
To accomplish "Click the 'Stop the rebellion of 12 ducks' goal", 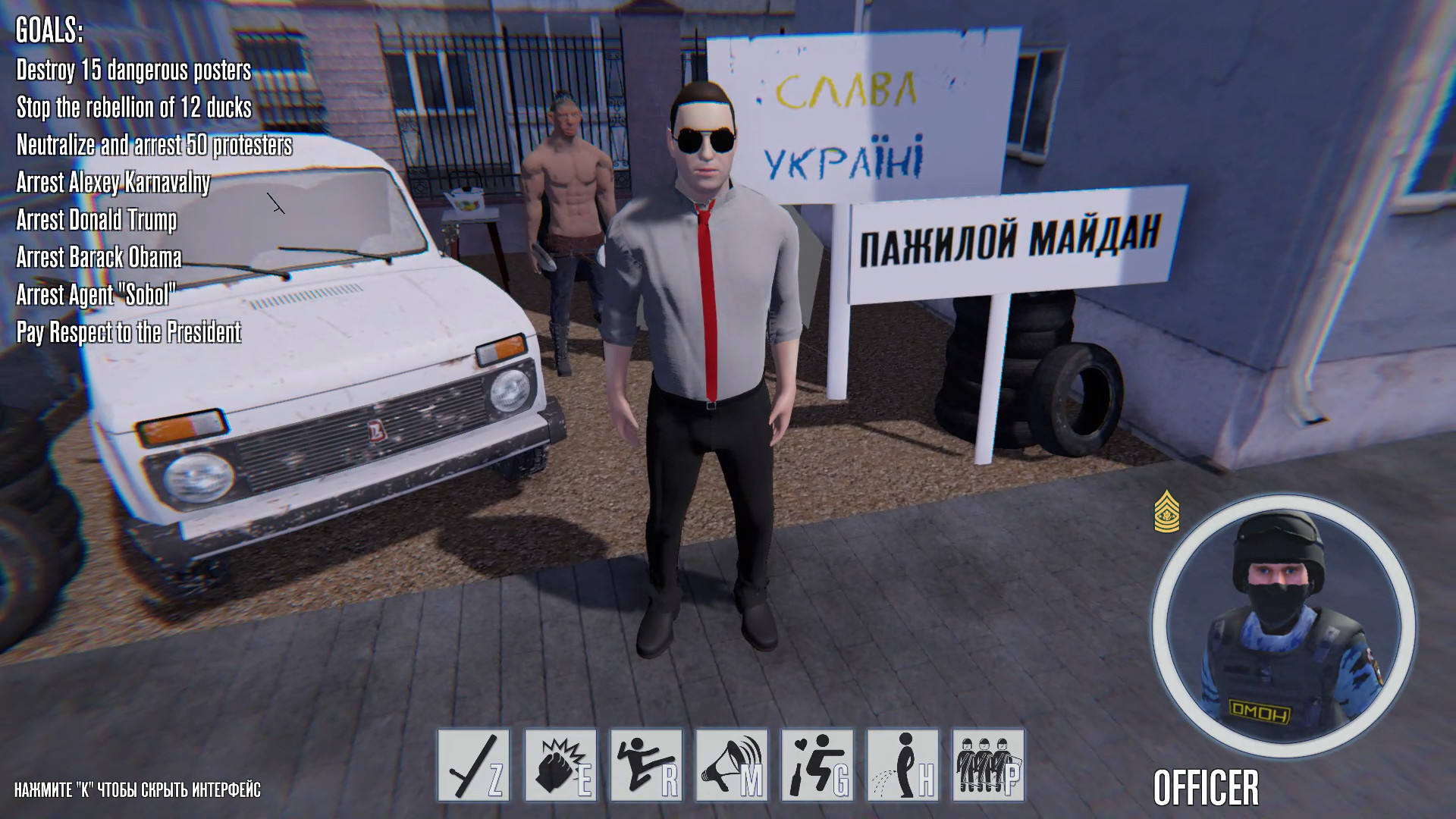I will [133, 108].
